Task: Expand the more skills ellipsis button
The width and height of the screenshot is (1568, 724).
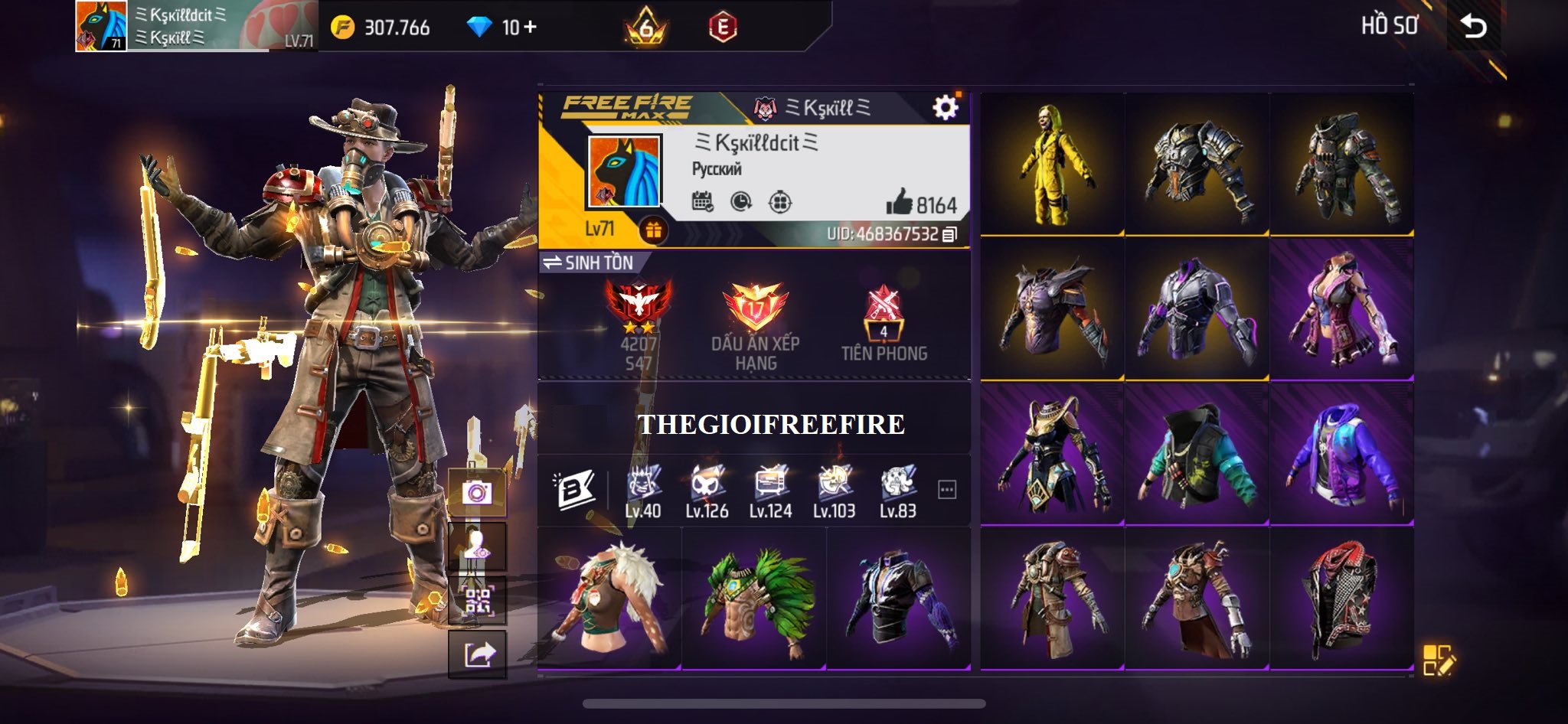Action: click(x=947, y=490)
